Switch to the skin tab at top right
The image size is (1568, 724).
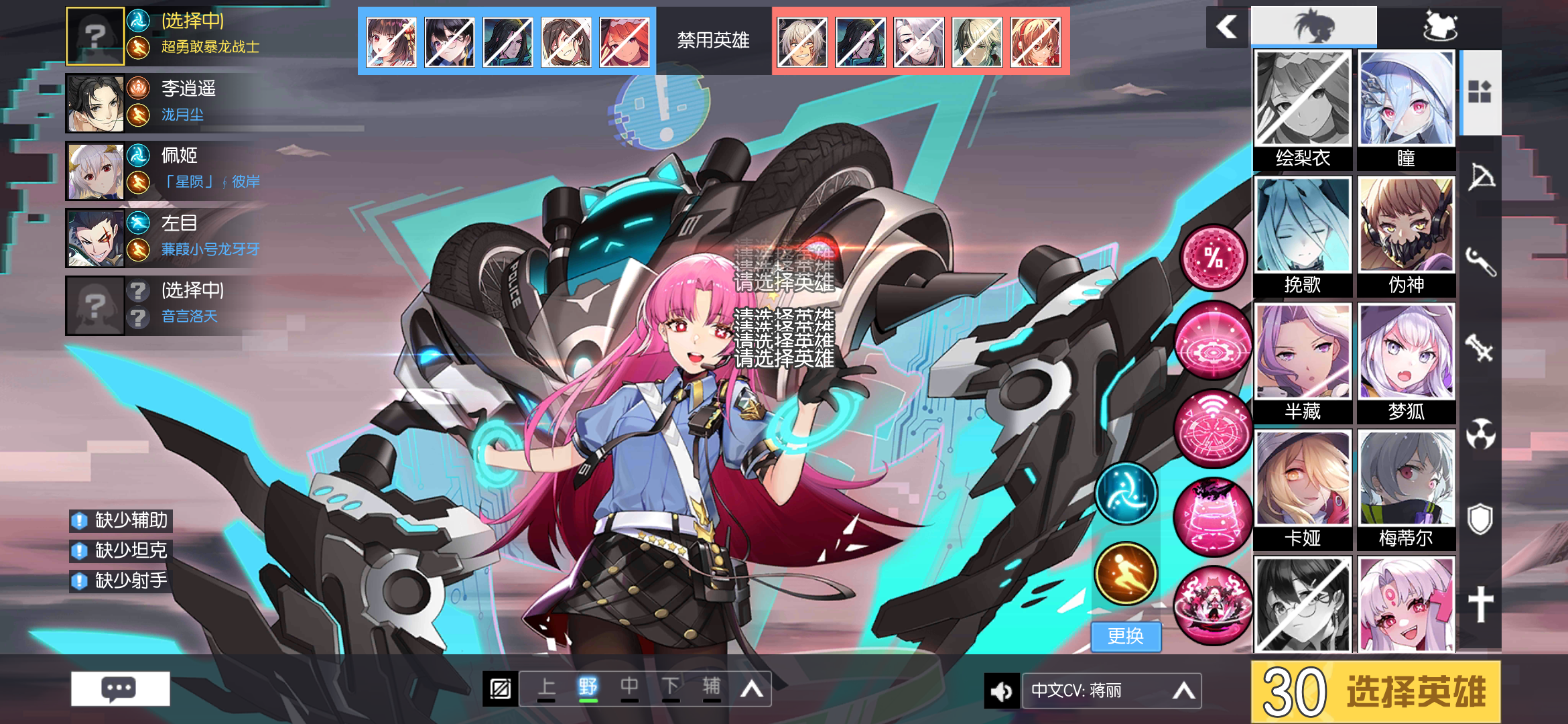(1444, 27)
